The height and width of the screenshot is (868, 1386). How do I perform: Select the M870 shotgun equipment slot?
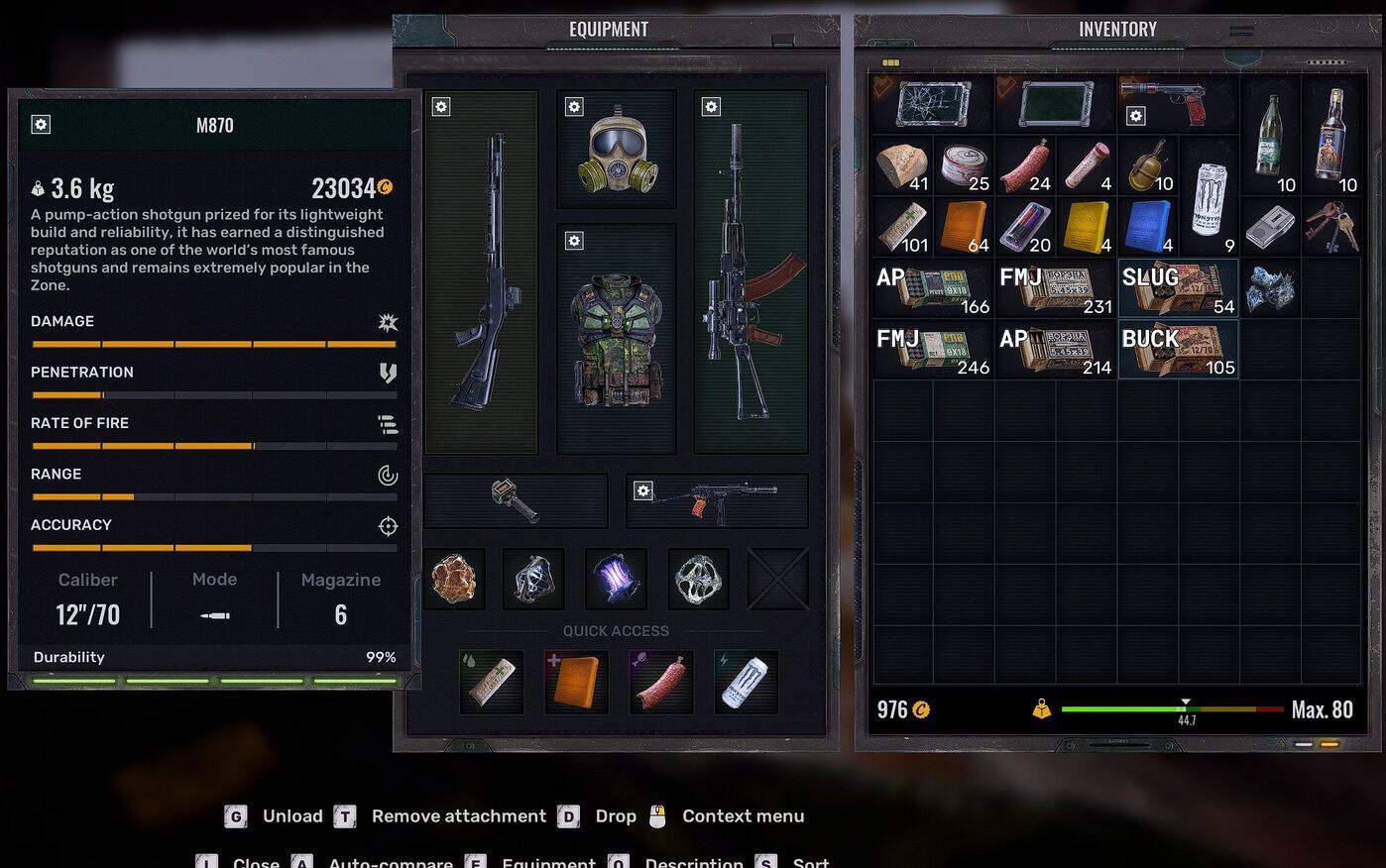point(482,272)
